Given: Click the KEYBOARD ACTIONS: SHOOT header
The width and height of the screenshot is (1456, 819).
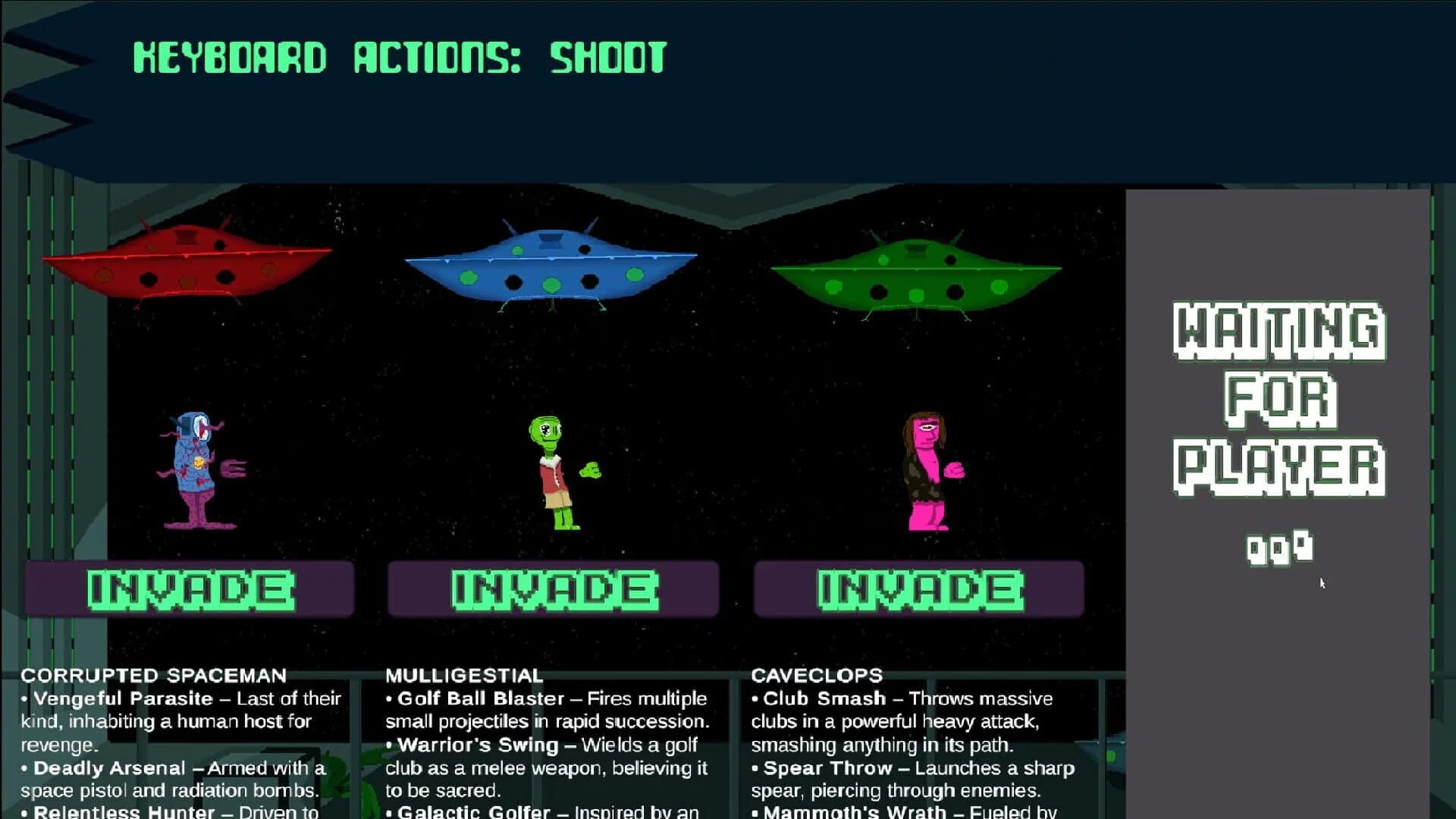Looking at the screenshot, I should coord(398,59).
